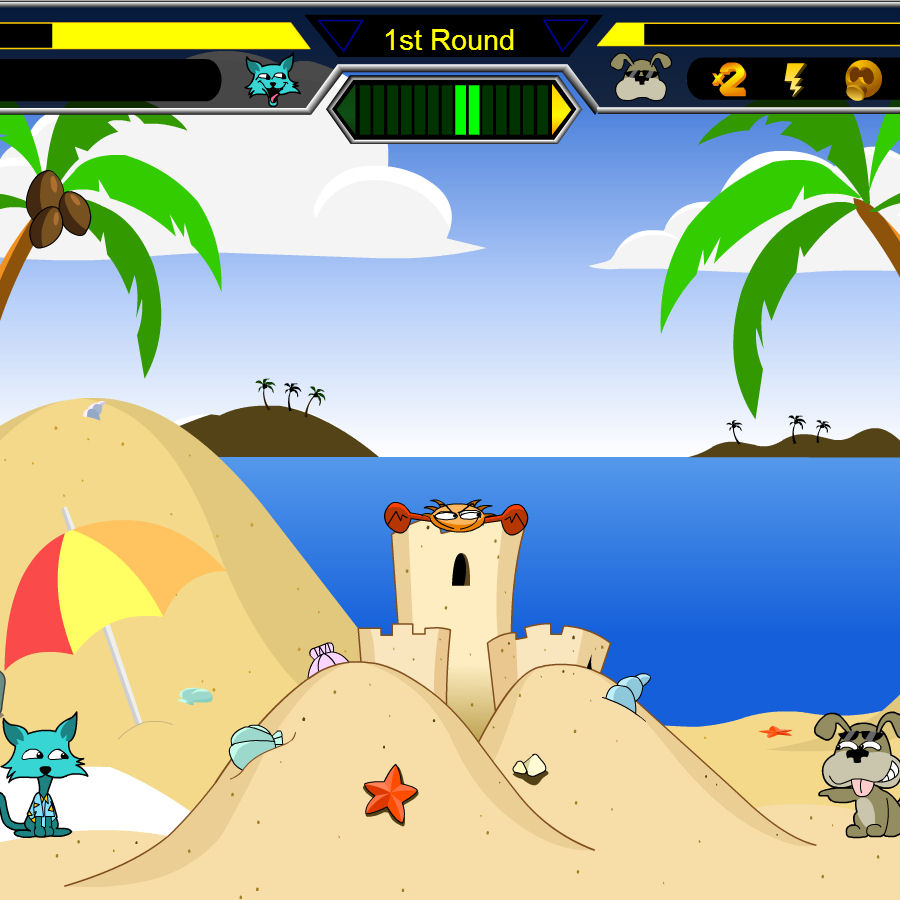Viewport: 900px width, 900px height.
Task: Select the gas mask power-up icon
Action: [x=863, y=80]
